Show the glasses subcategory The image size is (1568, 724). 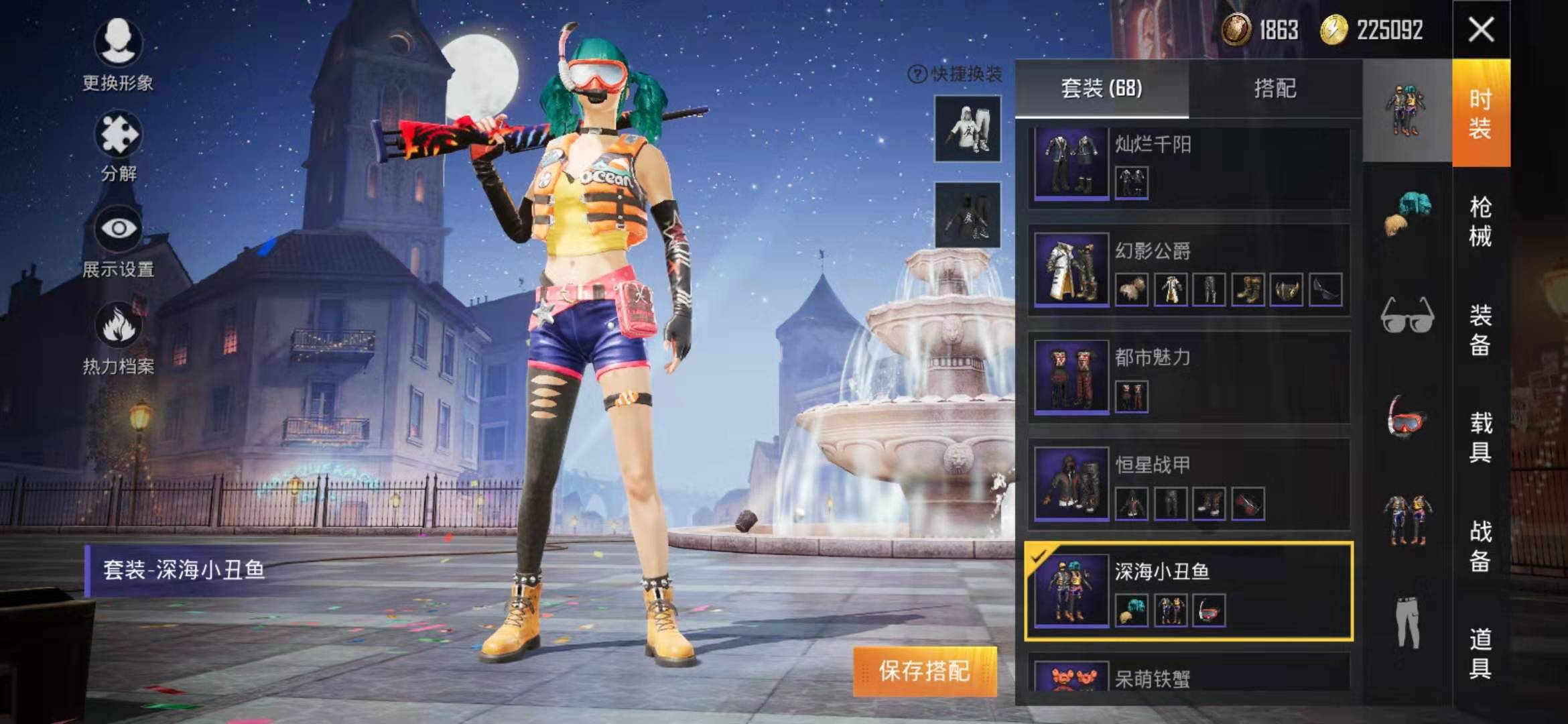(x=1407, y=315)
